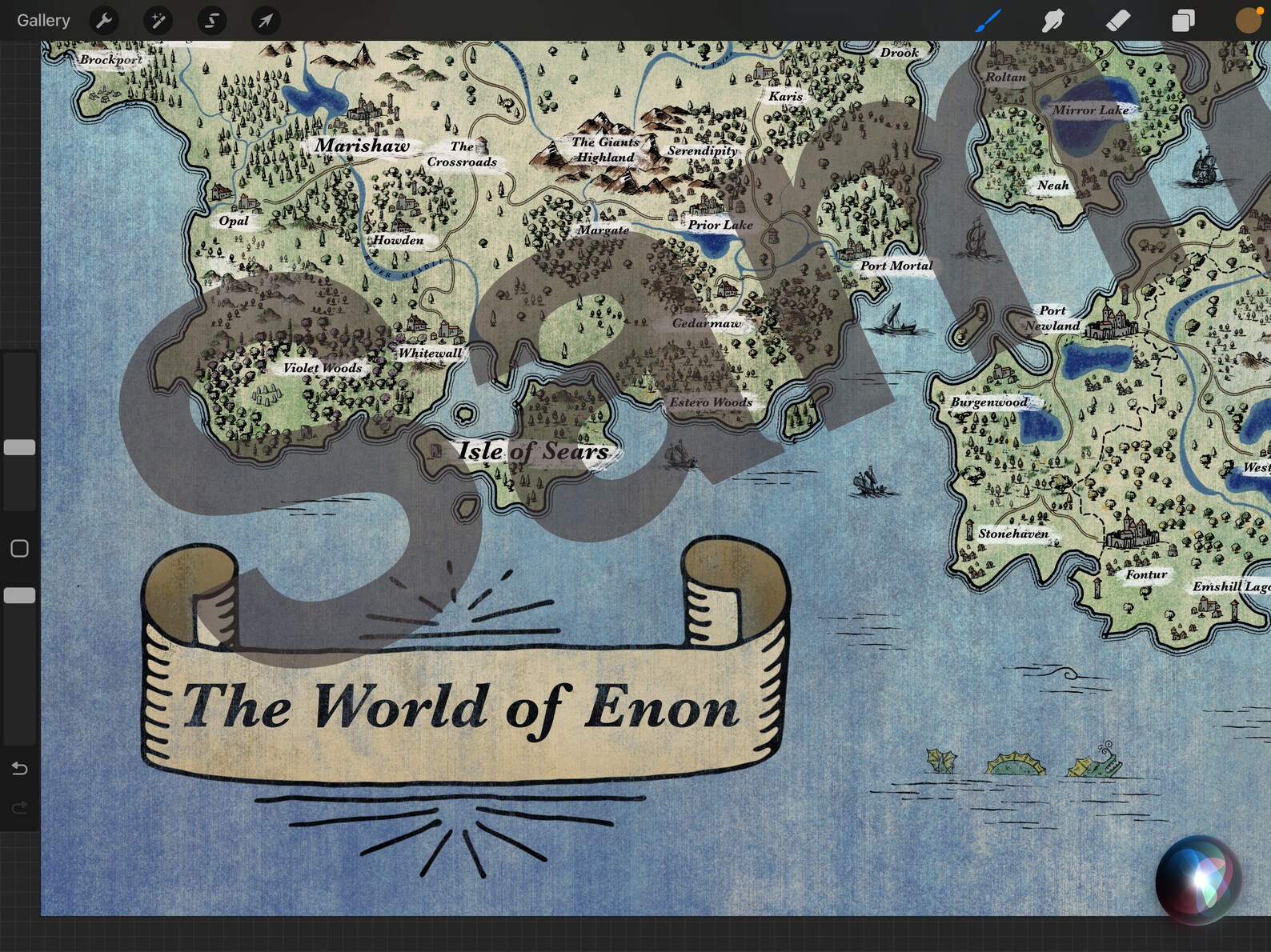Select the Transform arrow tool
1271x952 pixels.
point(264,20)
